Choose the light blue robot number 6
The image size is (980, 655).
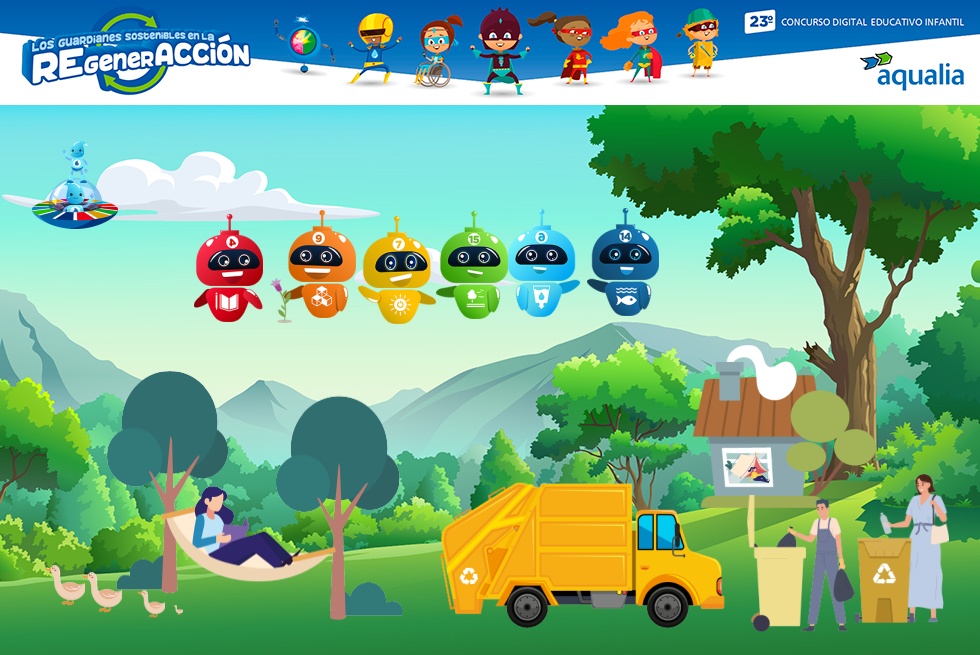click(x=543, y=270)
